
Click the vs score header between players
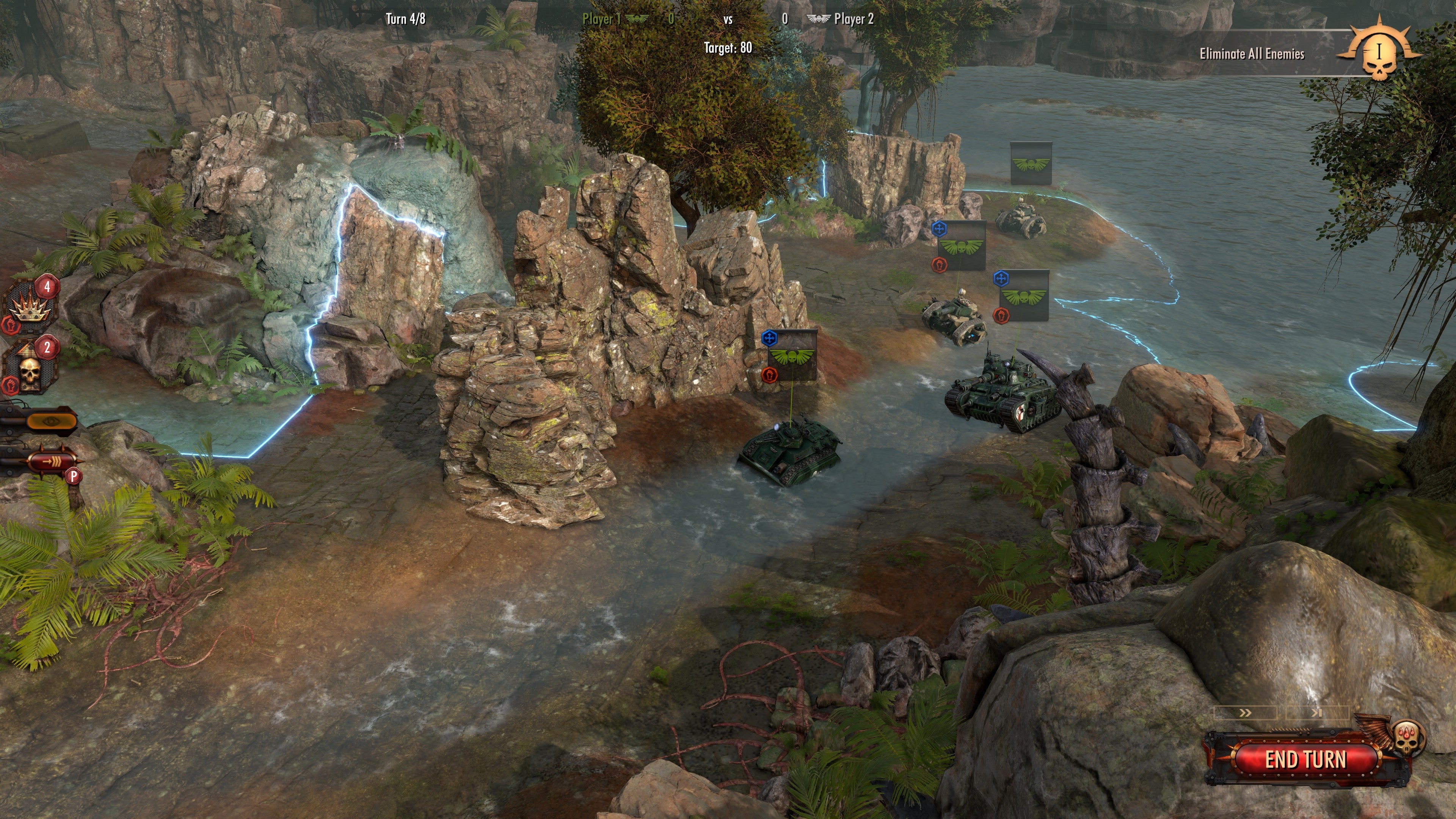click(x=729, y=19)
